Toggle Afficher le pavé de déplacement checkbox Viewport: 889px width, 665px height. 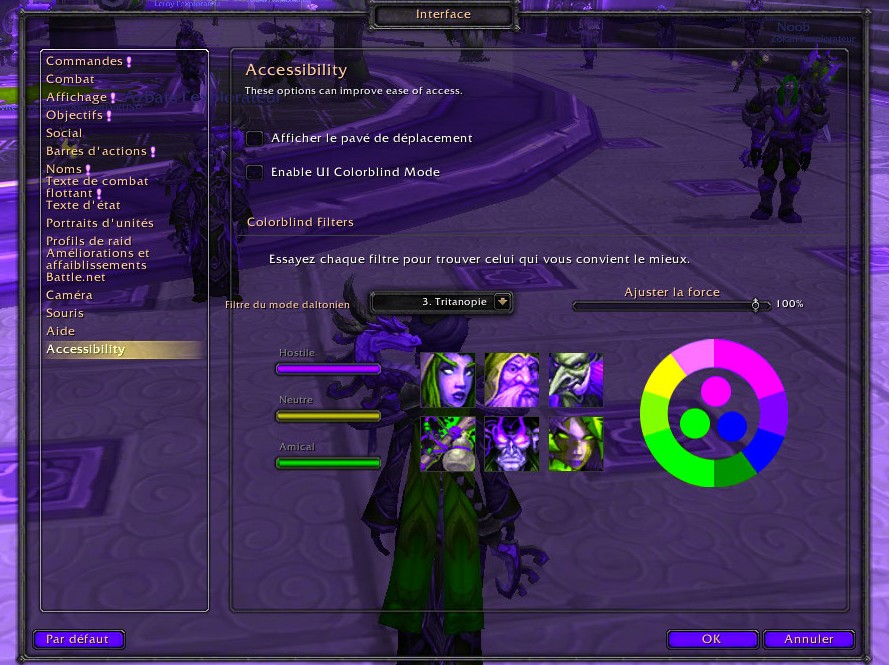point(255,138)
